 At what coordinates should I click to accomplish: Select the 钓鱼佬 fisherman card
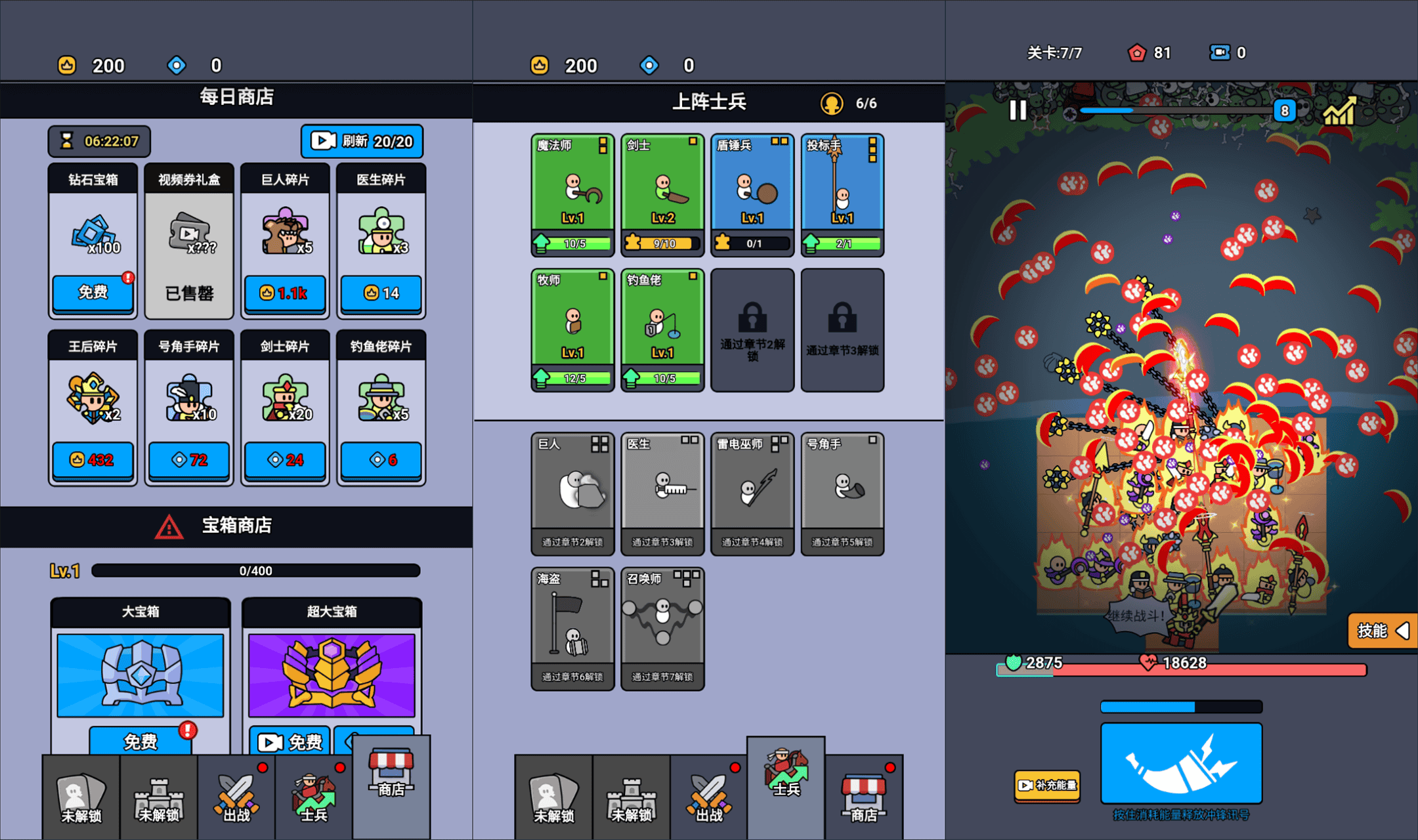pyautogui.click(x=662, y=329)
